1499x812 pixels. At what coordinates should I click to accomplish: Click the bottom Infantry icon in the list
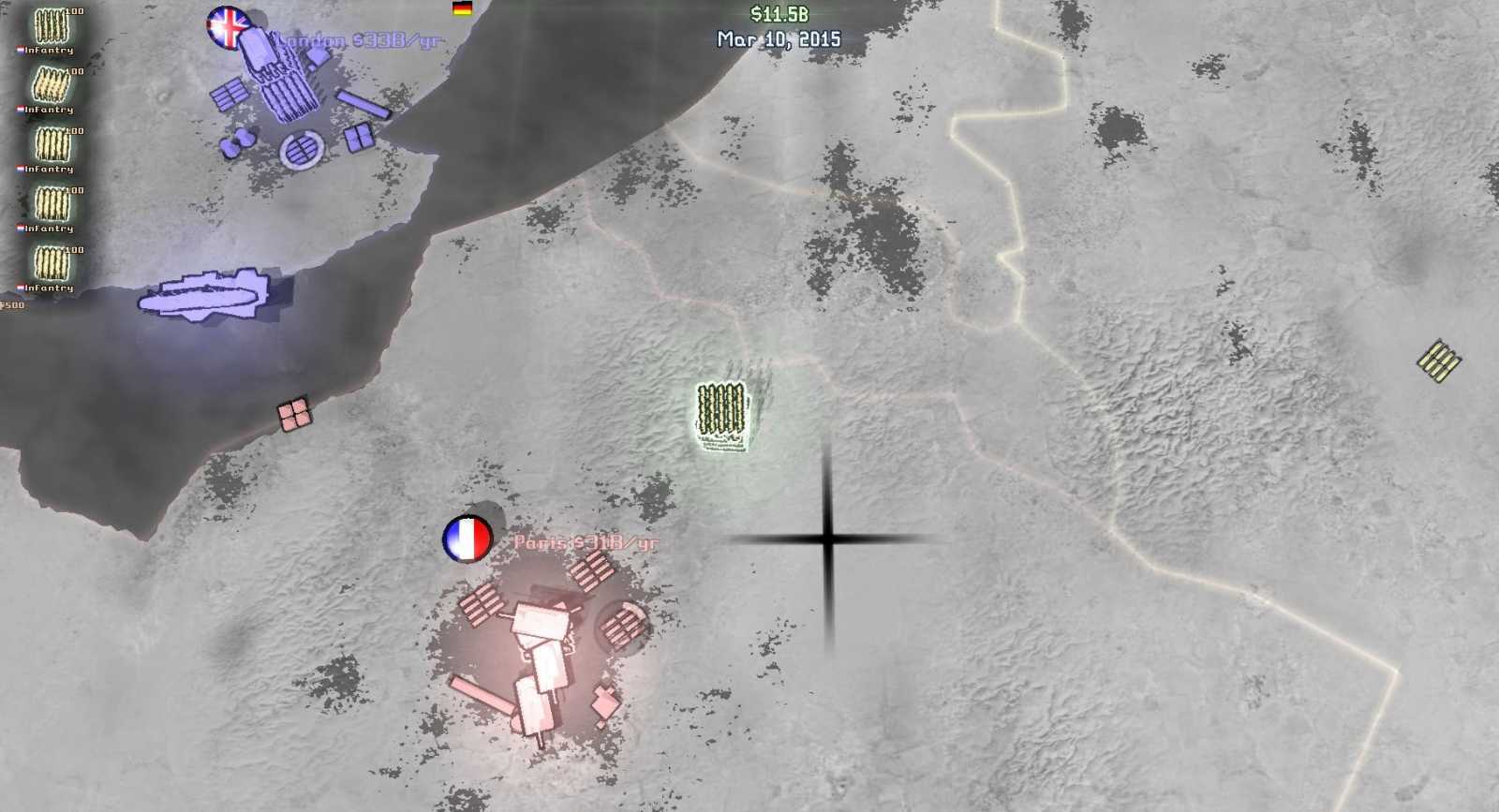(52, 262)
